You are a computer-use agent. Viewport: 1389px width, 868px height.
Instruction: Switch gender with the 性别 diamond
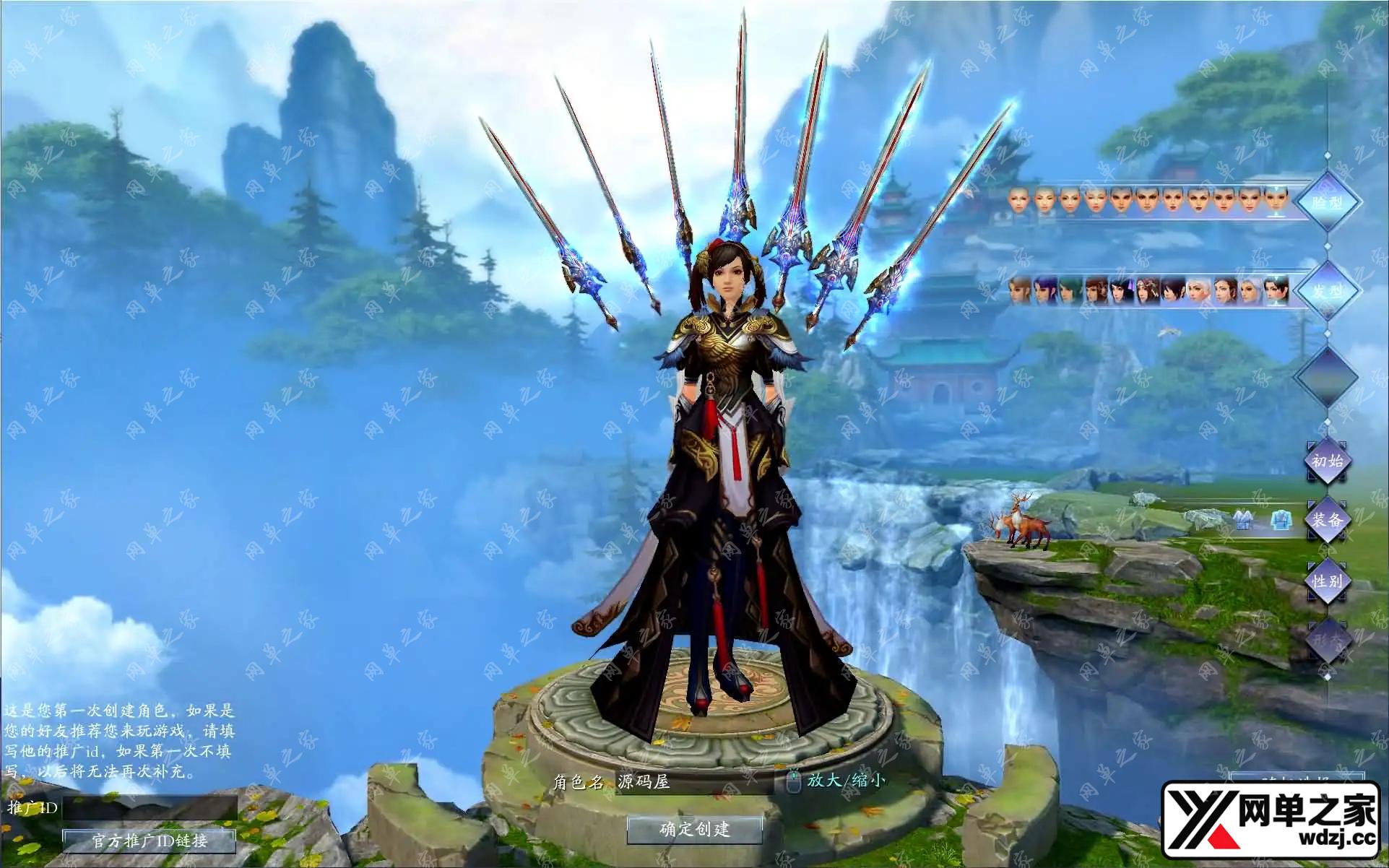[1327, 581]
